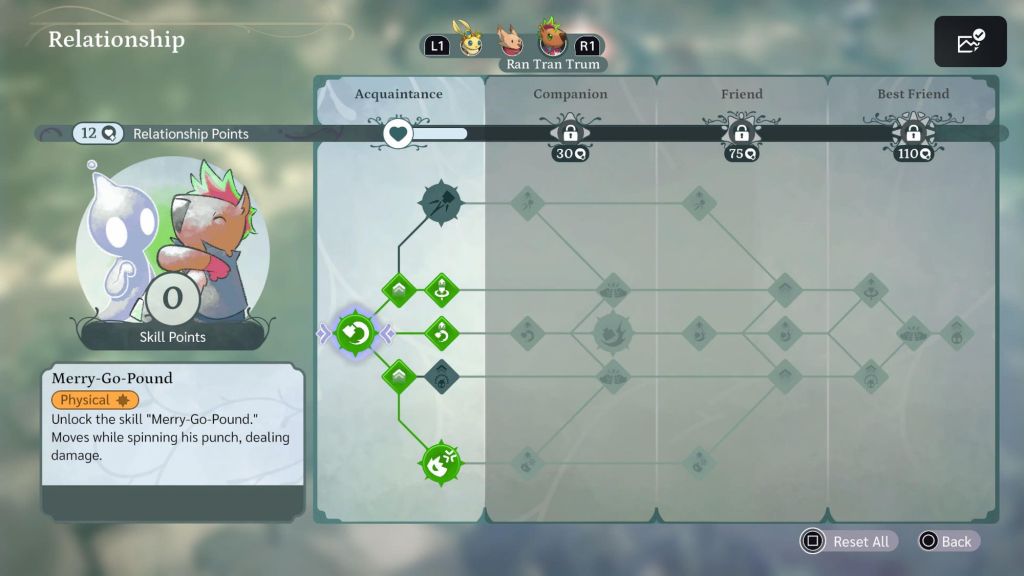The image size is (1024, 576).
Task: Choose the green punch burst skill node
Action: [x=441, y=462]
